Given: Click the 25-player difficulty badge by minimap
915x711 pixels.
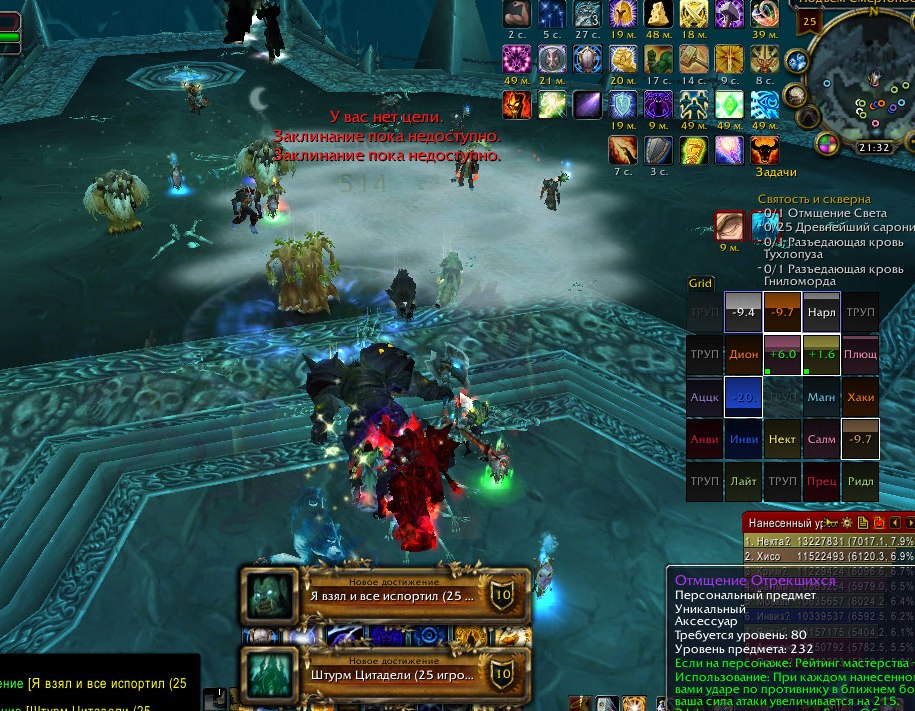Looking at the screenshot, I should click(809, 21).
